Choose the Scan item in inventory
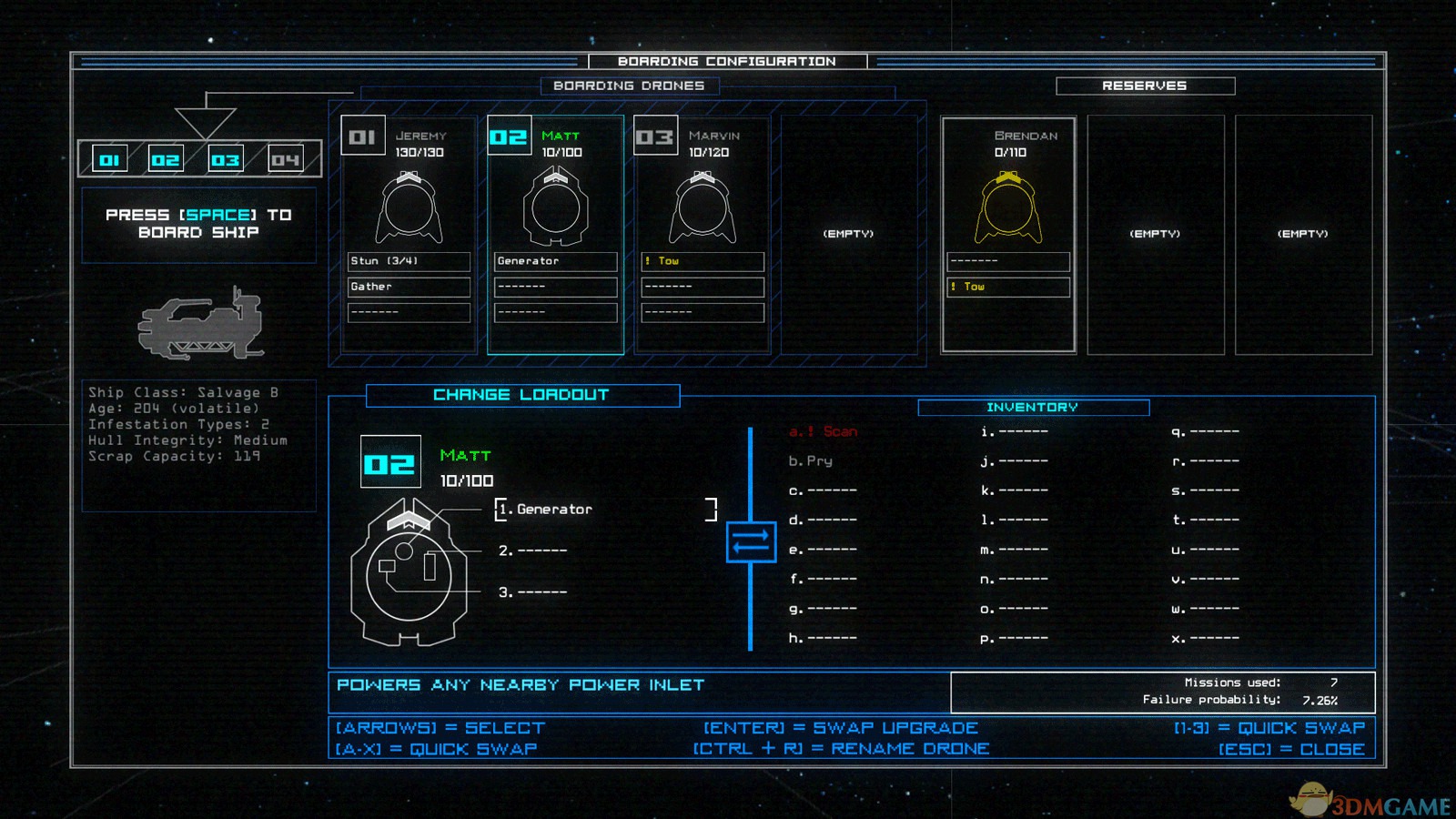 pyautogui.click(x=824, y=431)
